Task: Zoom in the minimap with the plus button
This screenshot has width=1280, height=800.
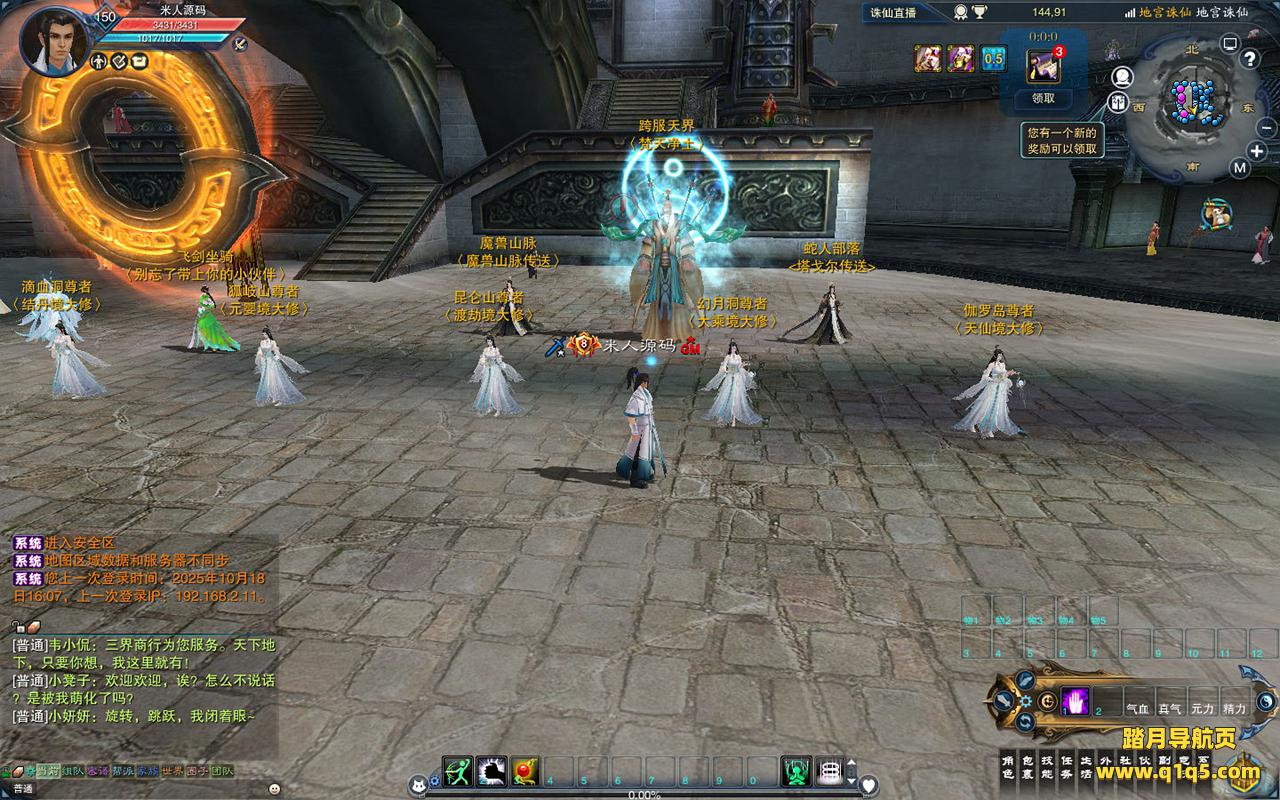Action: (x=1257, y=151)
